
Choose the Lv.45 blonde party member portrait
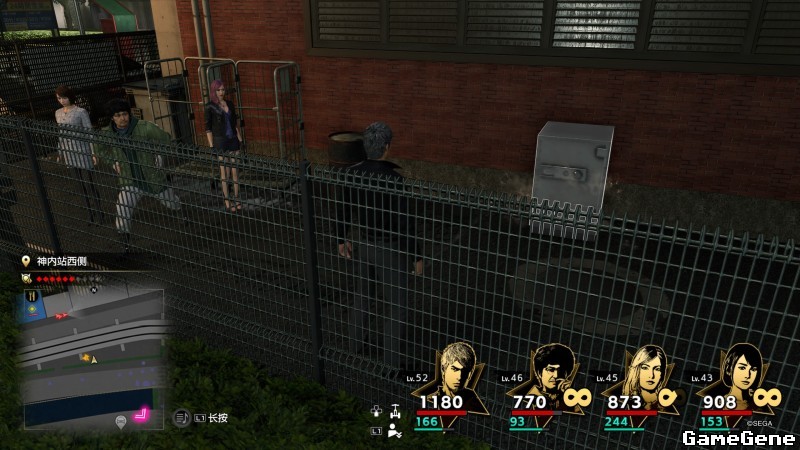pos(643,370)
